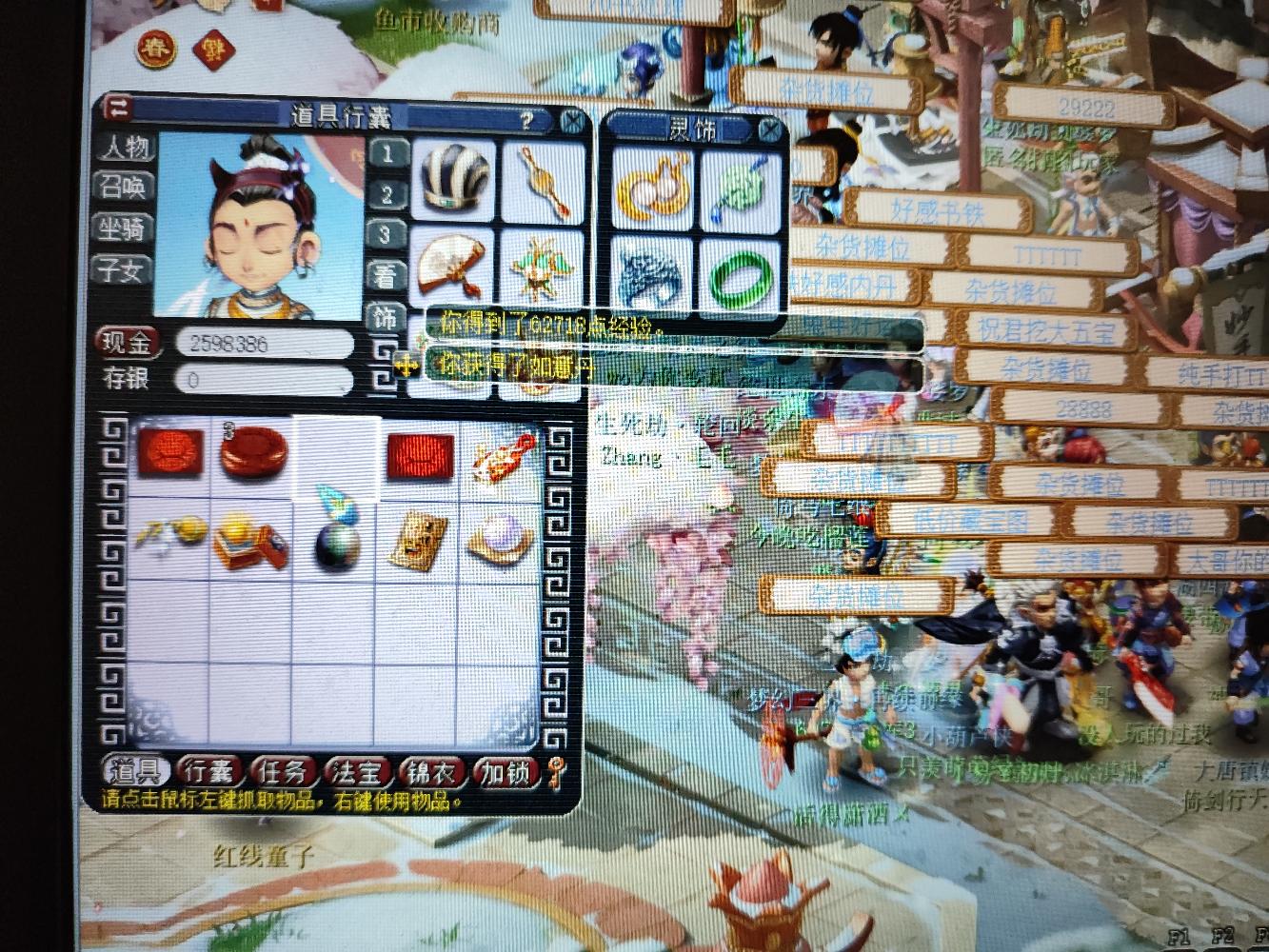
Task: Click the 加锁 lock button
Action: pos(505,771)
